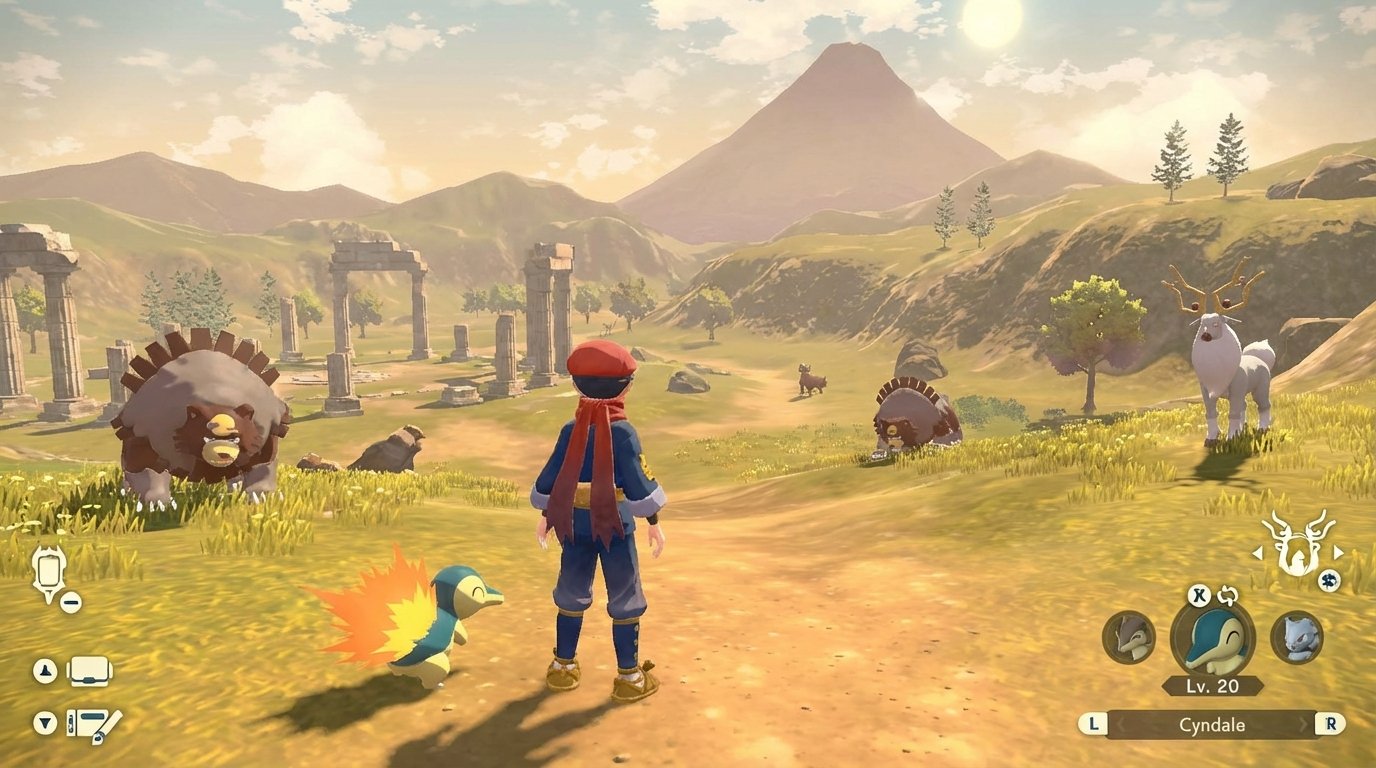Select the Poké Ball capture reticle icon

click(48, 570)
